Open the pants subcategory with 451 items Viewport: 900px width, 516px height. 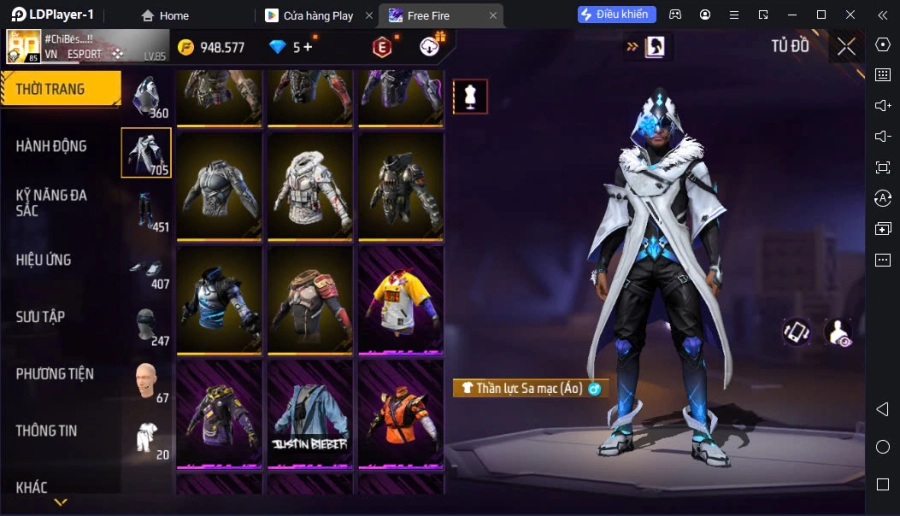coord(147,212)
